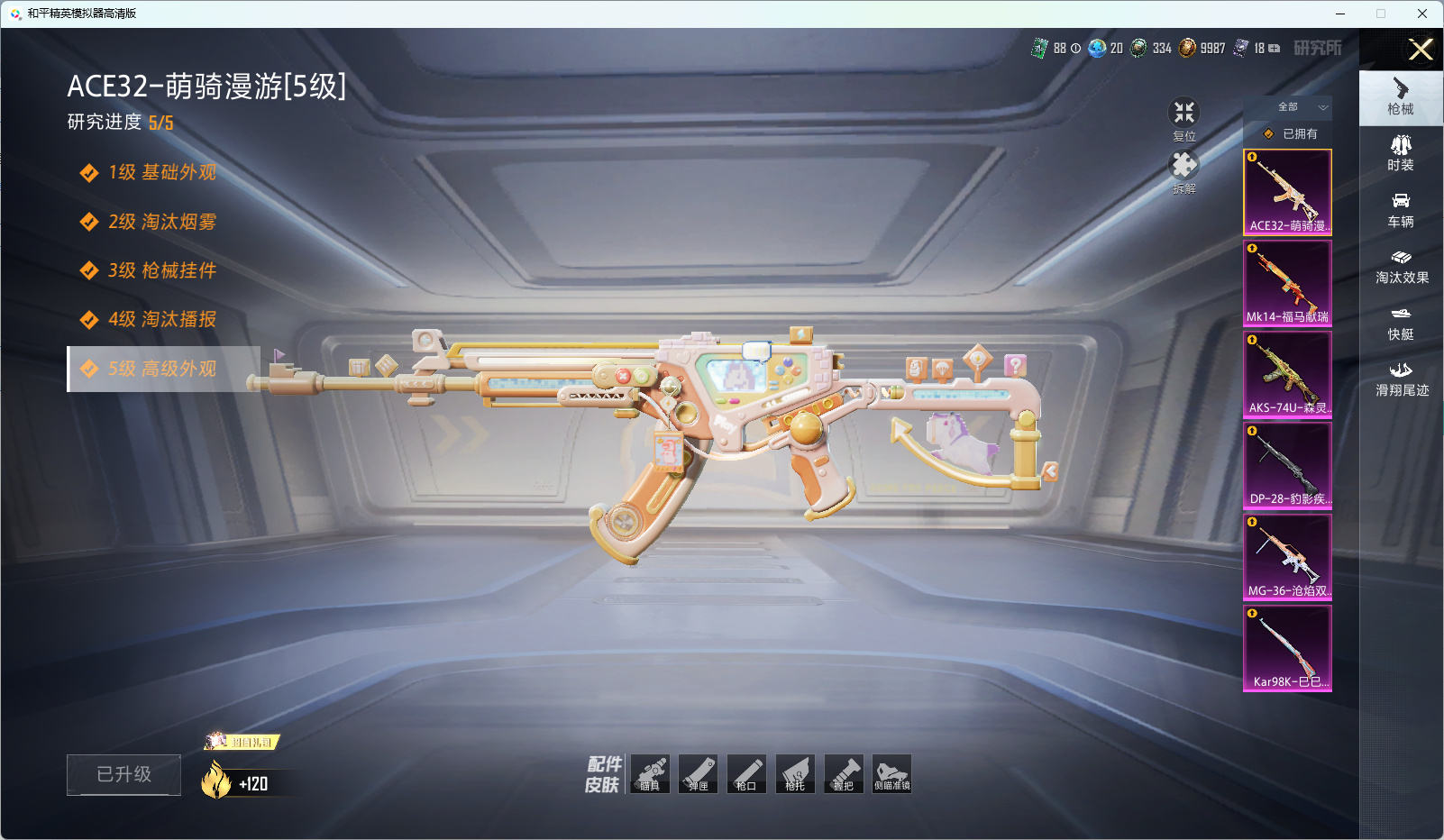Minimize the emulator window

[1340, 14]
